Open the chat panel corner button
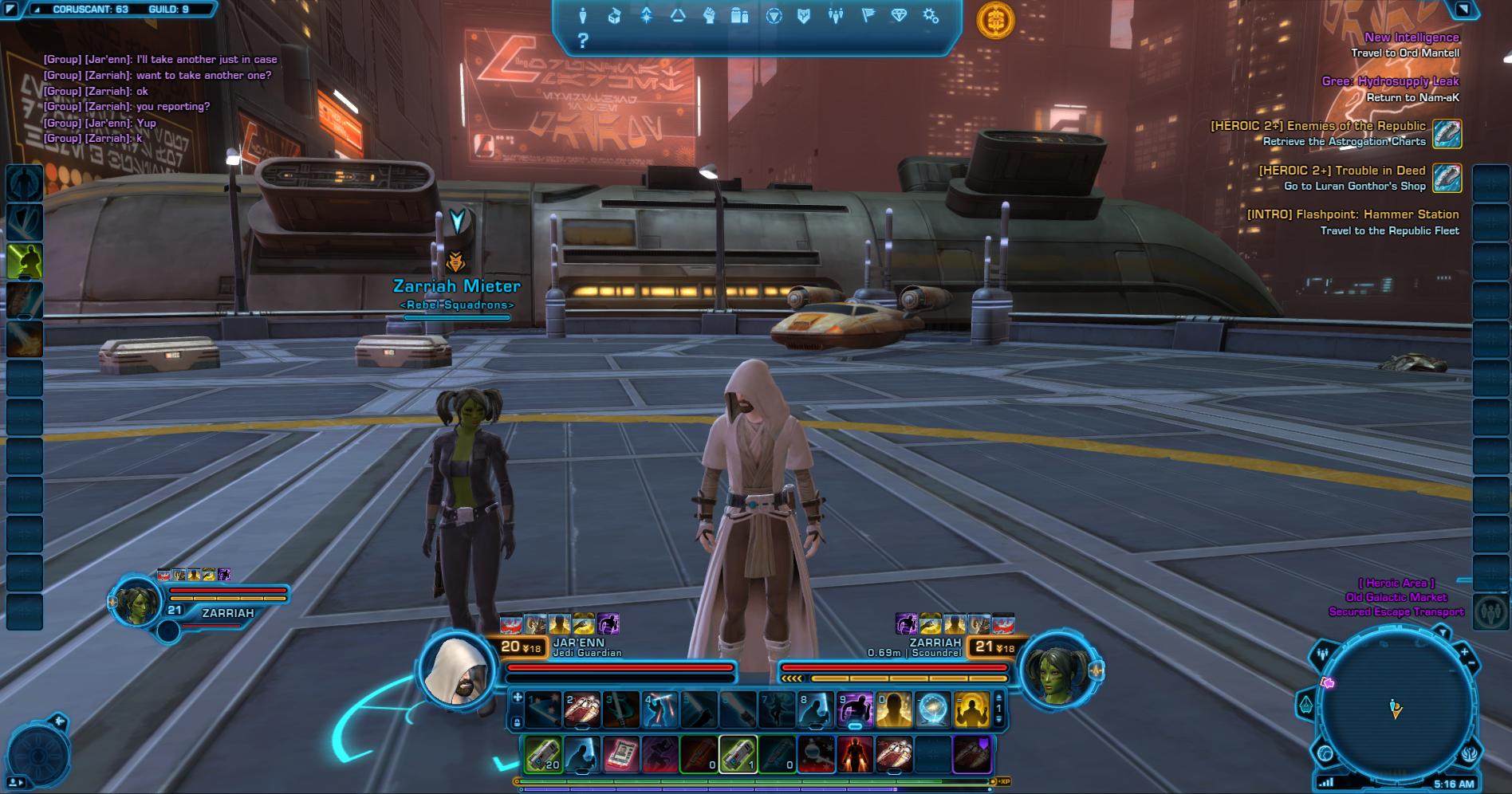This screenshot has height=794, width=1512. pos(11,10)
